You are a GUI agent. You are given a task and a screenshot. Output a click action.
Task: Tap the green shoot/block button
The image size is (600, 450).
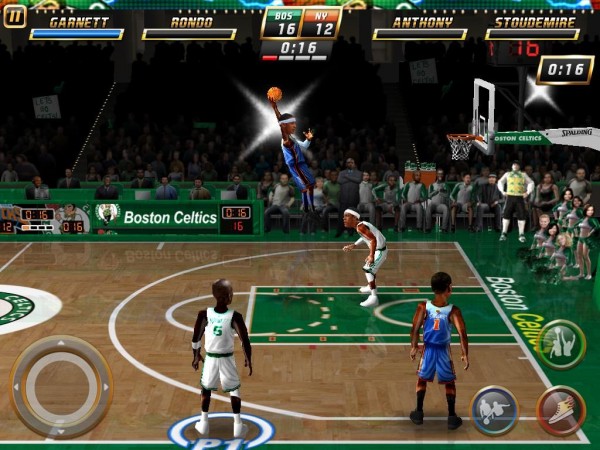[x=561, y=344]
